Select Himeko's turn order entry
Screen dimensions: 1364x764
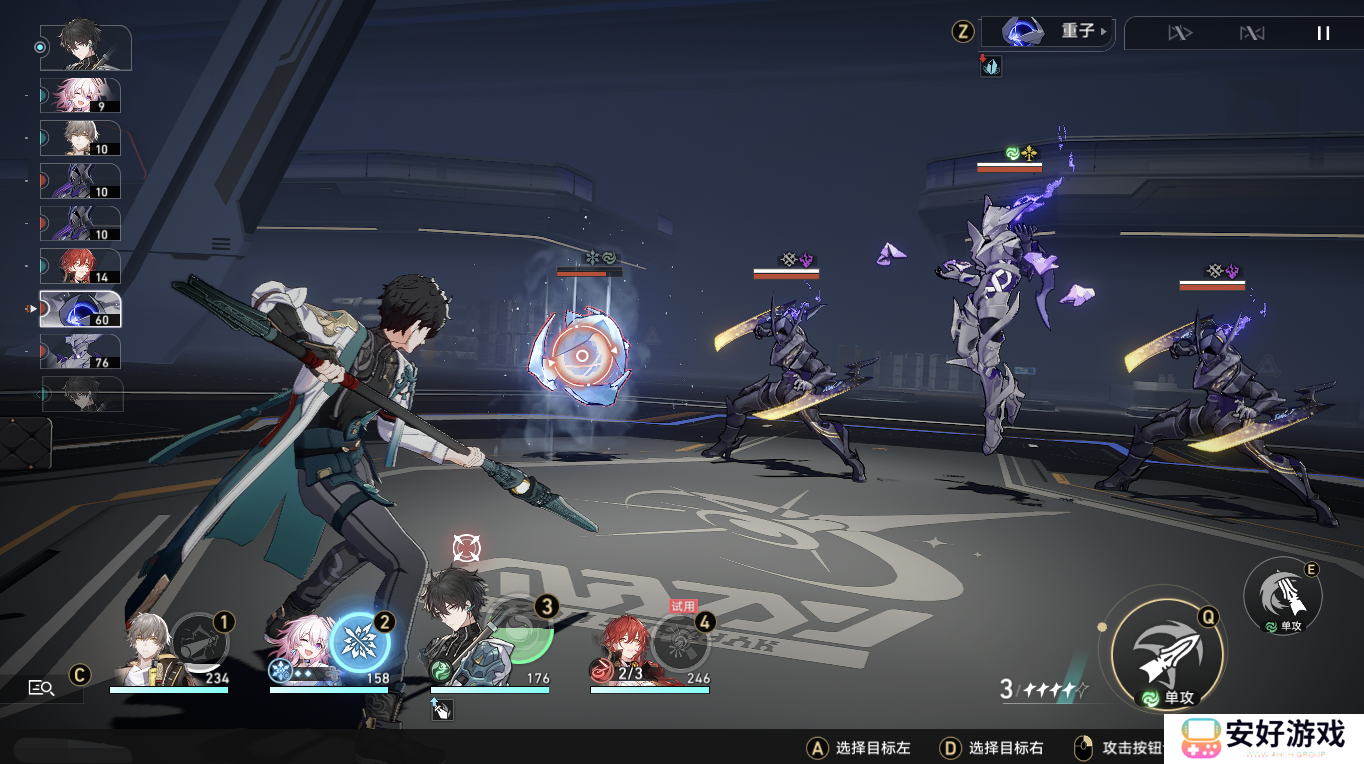click(x=80, y=266)
